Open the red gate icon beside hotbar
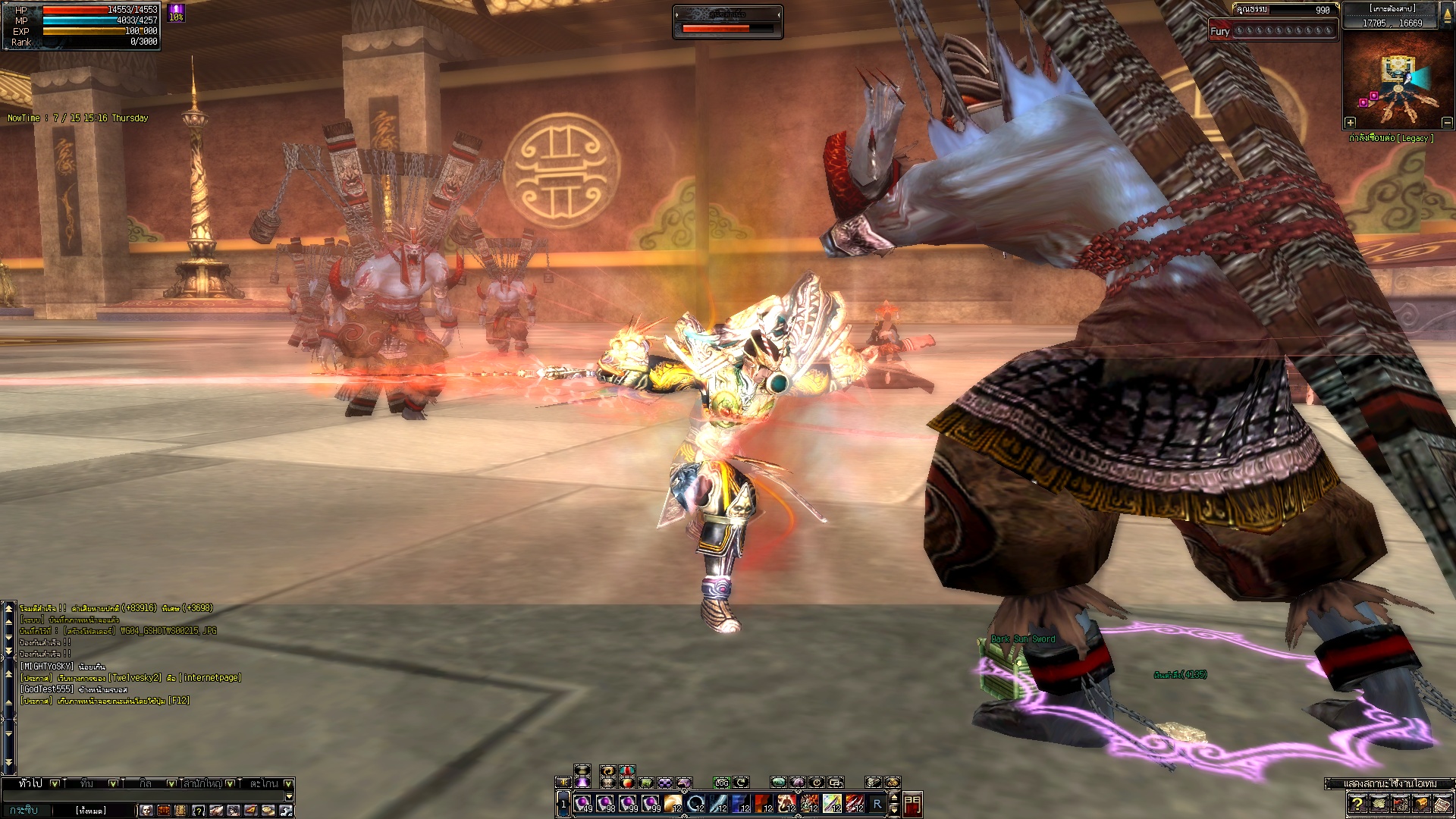Viewport: 1456px width, 819px height. [x=912, y=804]
